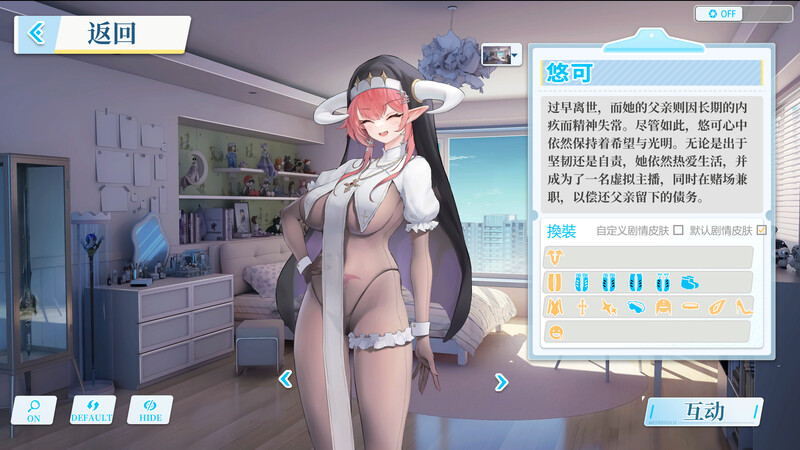Toggle the magnifier ON zoom button
The height and width of the screenshot is (450, 800).
pyautogui.click(x=34, y=409)
